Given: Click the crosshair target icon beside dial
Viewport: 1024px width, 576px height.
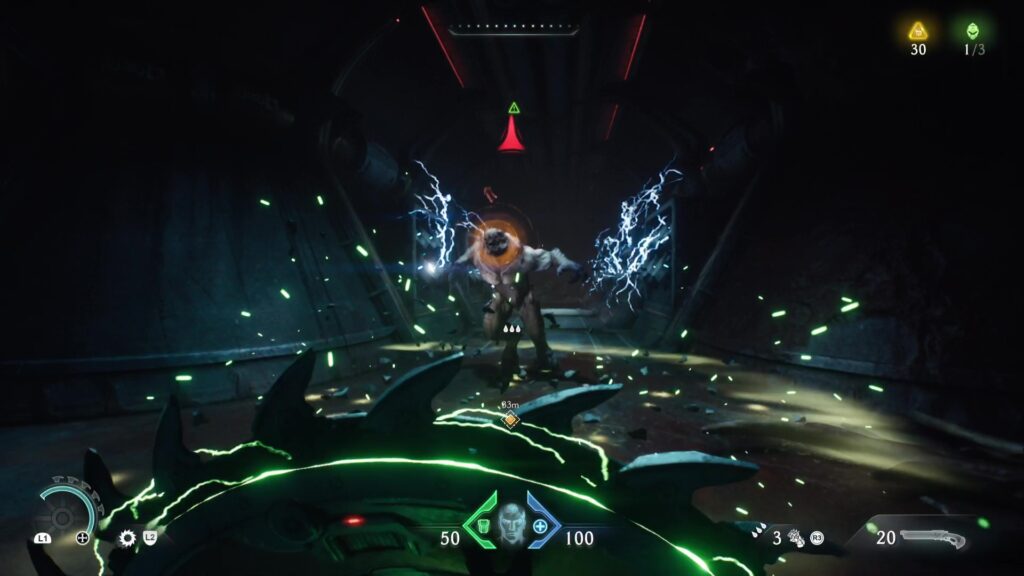Looking at the screenshot, I should 83,538.
